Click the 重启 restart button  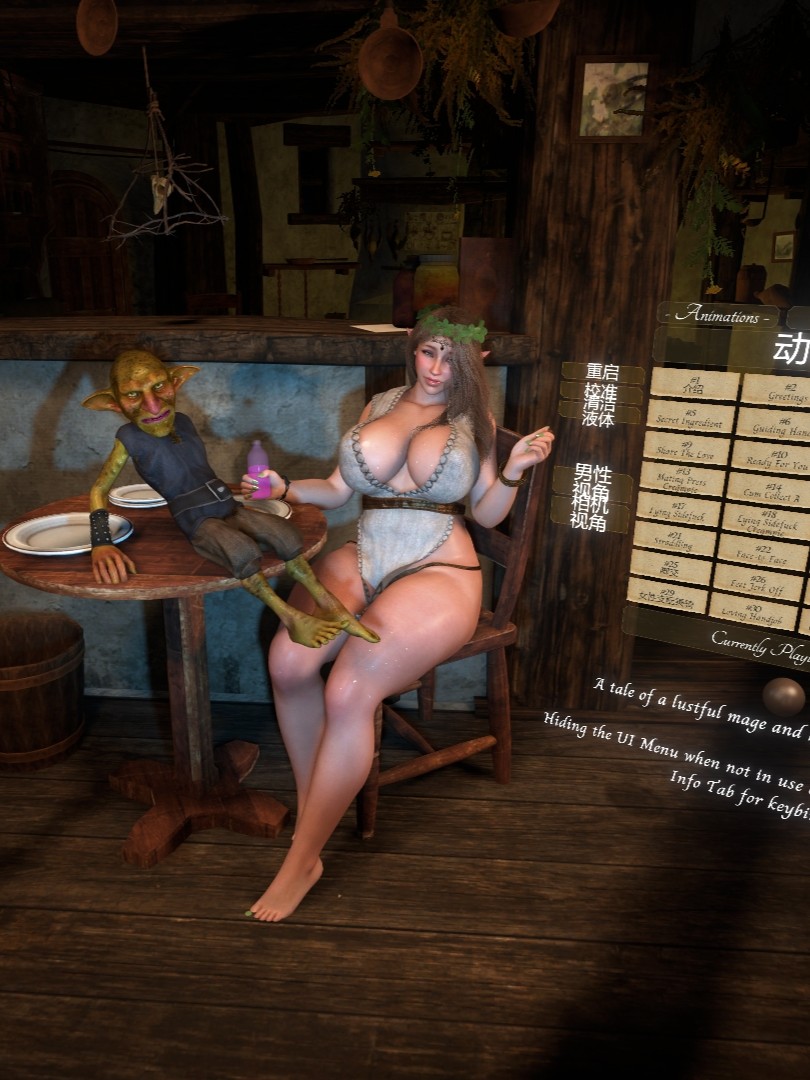coord(602,372)
